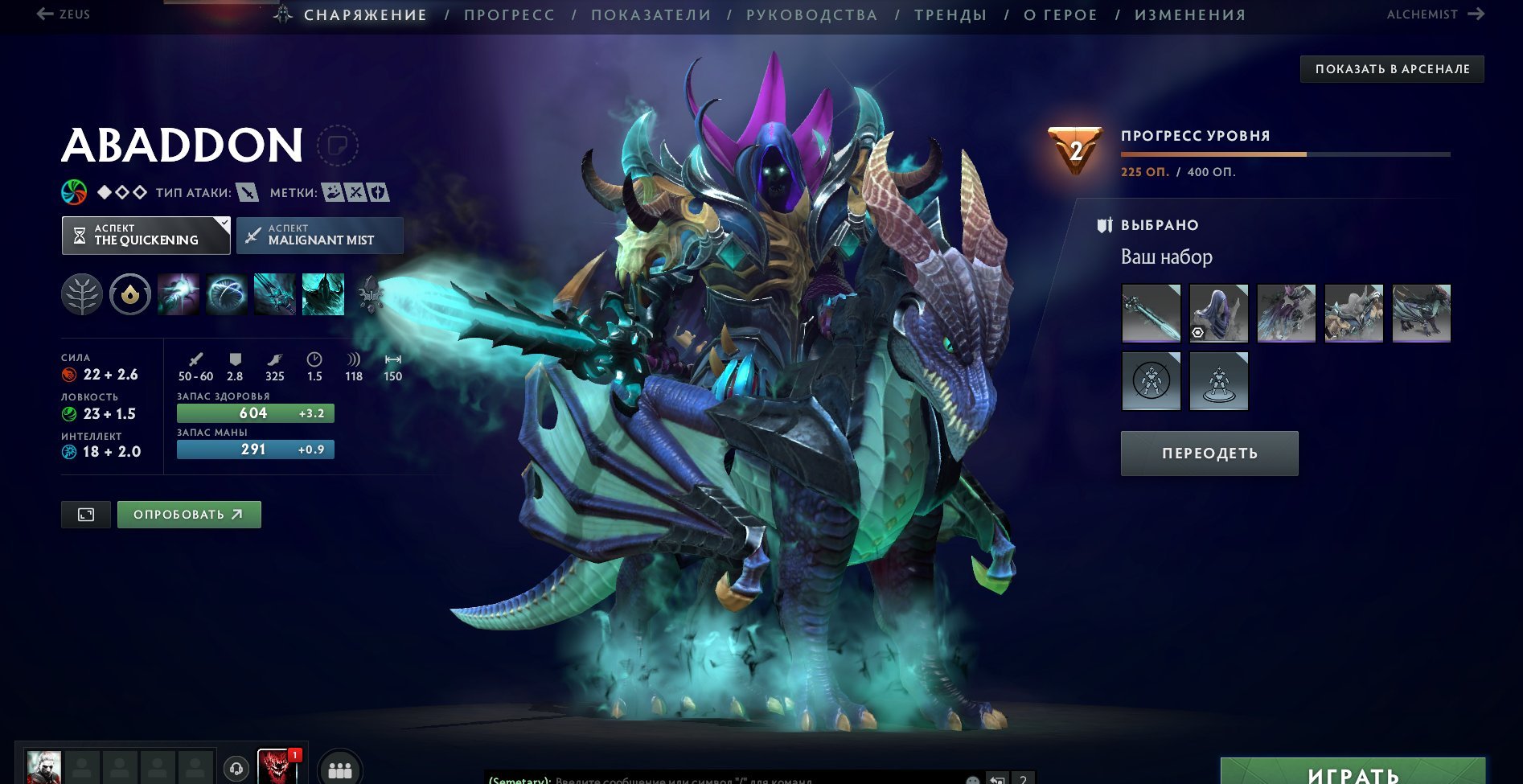
Task: Collapse the chat window with the arrow button
Action: pos(995,779)
